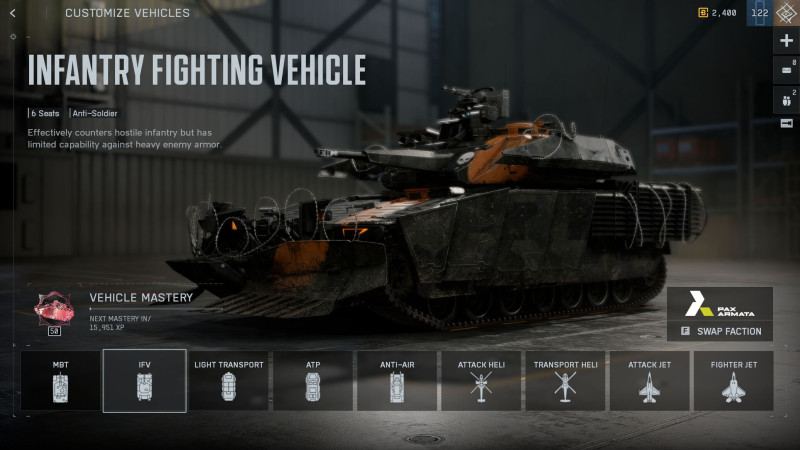Select the Fighter Jet tile
This screenshot has height=450, width=800.
click(x=733, y=380)
